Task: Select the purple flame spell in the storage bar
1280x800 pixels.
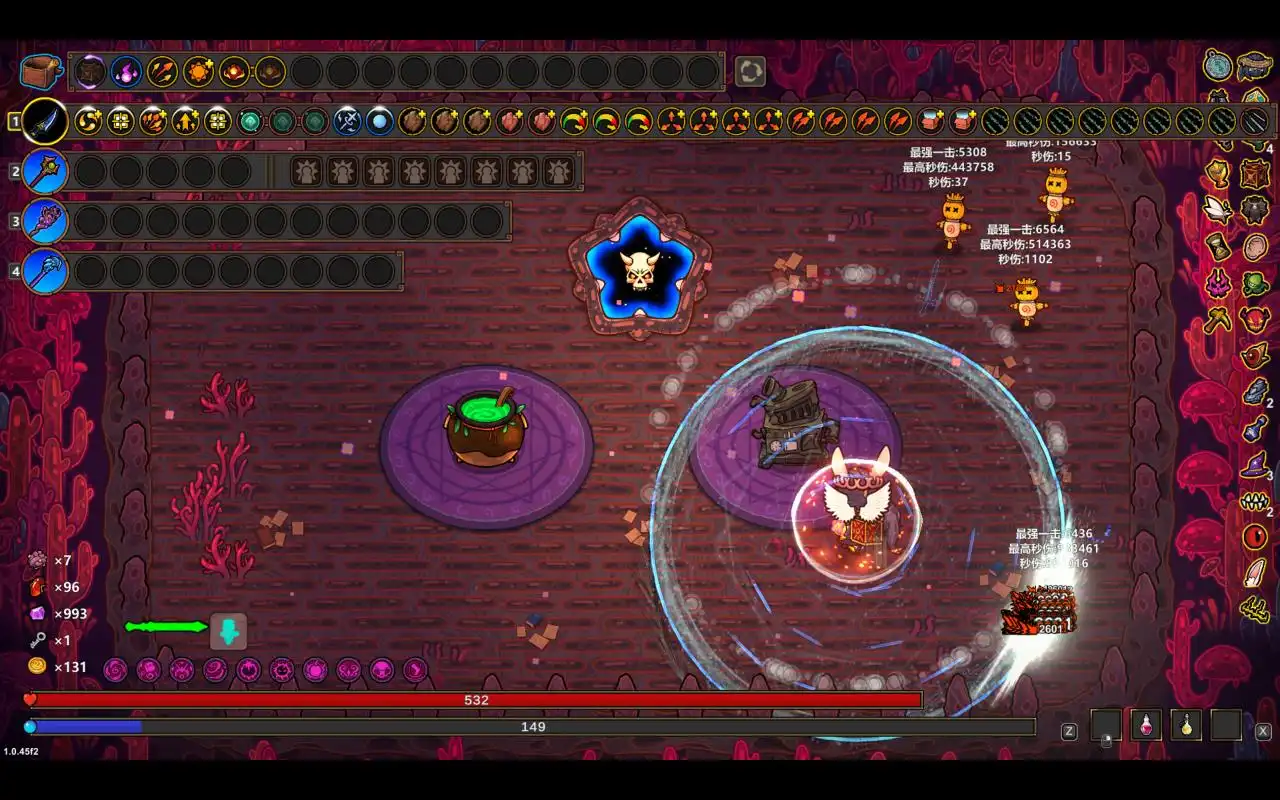Action: (x=126, y=71)
